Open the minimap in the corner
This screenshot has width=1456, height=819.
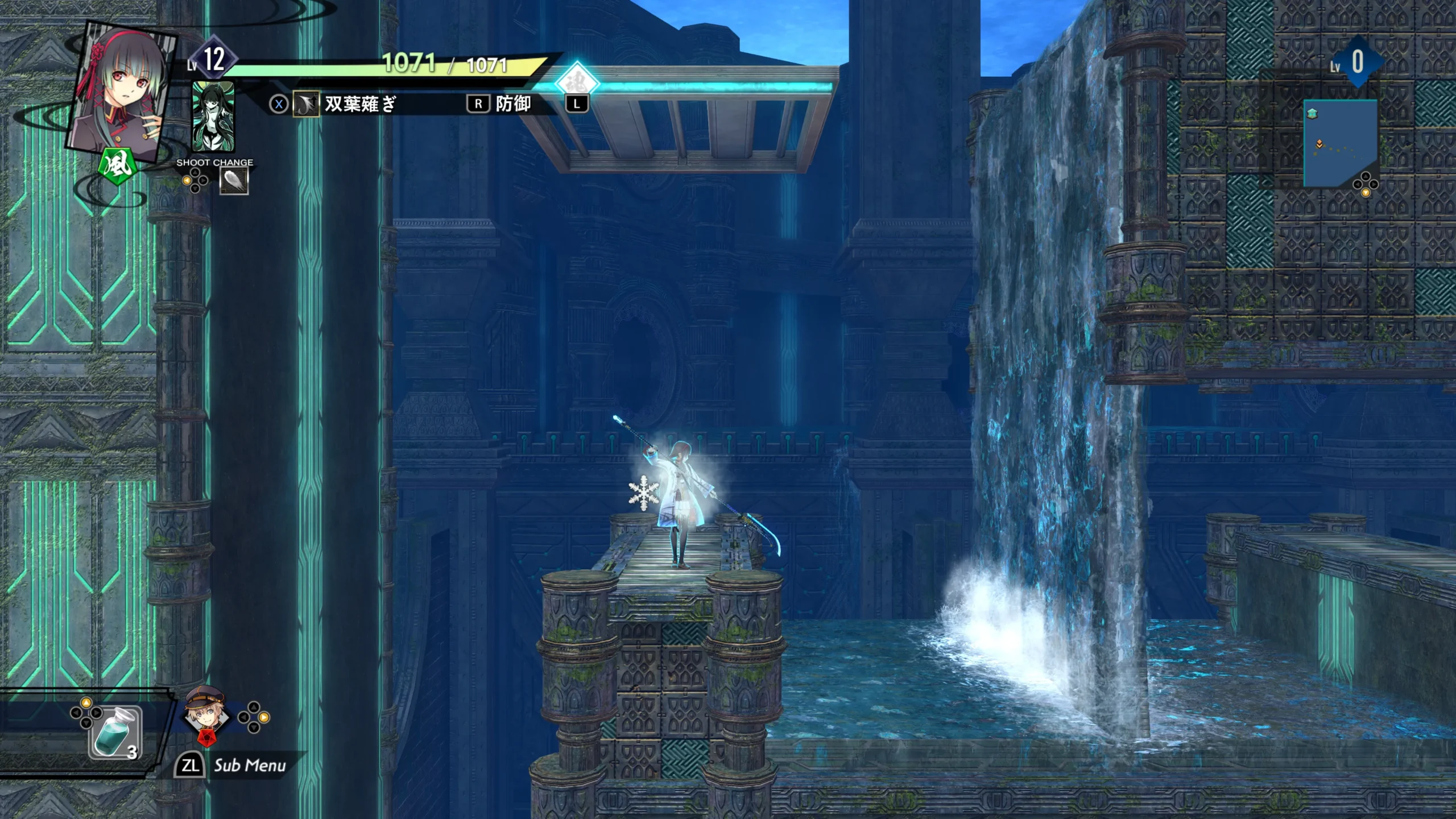point(1340,142)
